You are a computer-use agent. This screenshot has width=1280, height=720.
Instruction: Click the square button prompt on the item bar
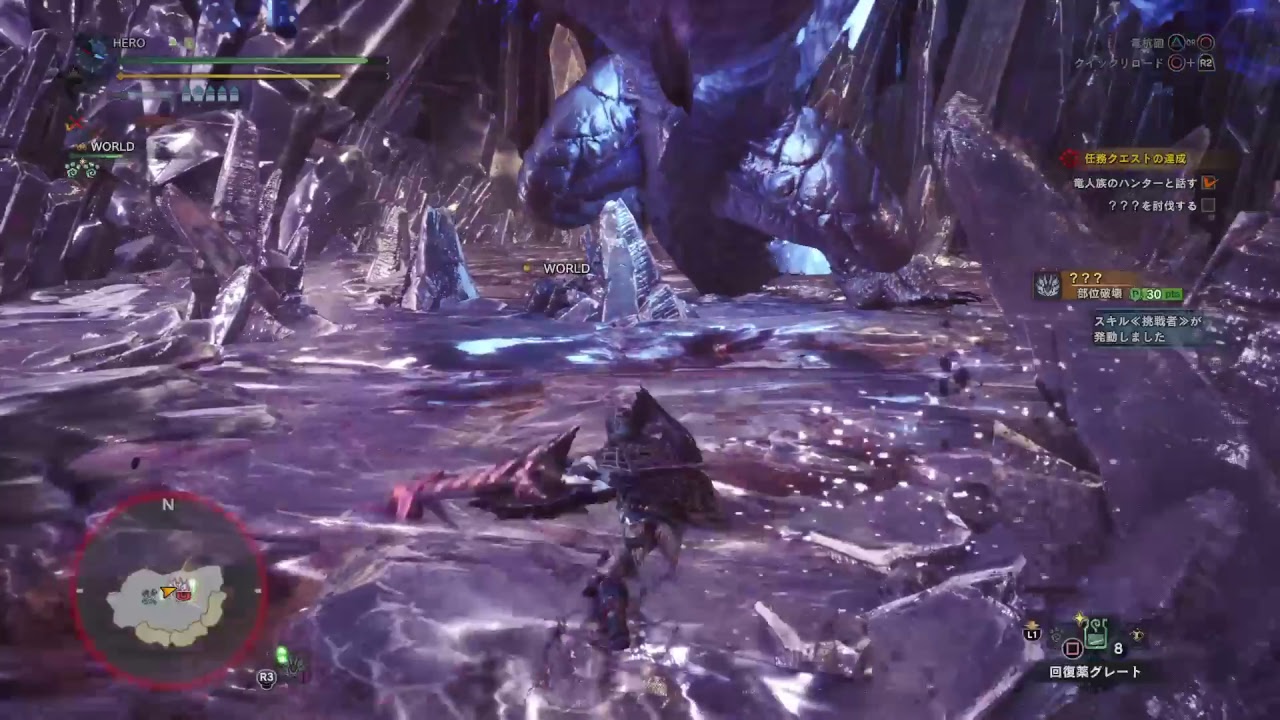tap(1072, 648)
